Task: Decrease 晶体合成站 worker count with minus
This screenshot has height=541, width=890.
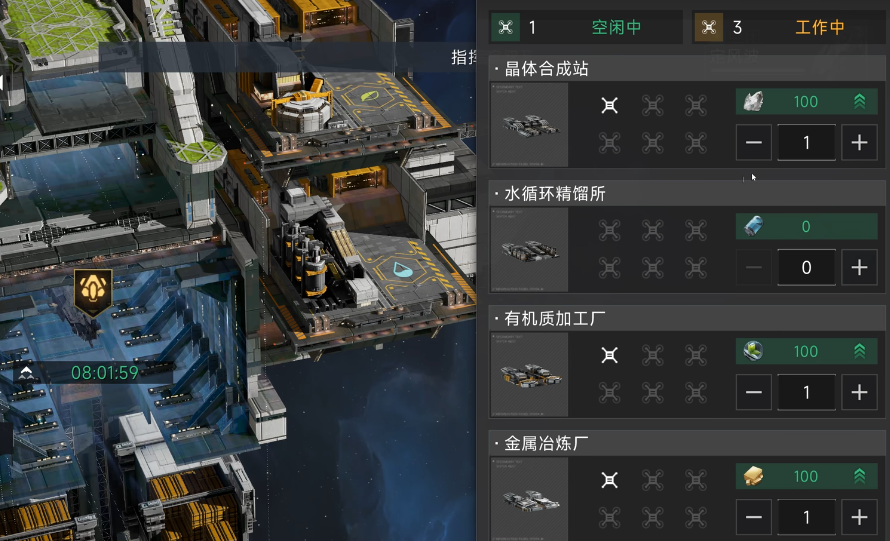Action: [x=754, y=143]
